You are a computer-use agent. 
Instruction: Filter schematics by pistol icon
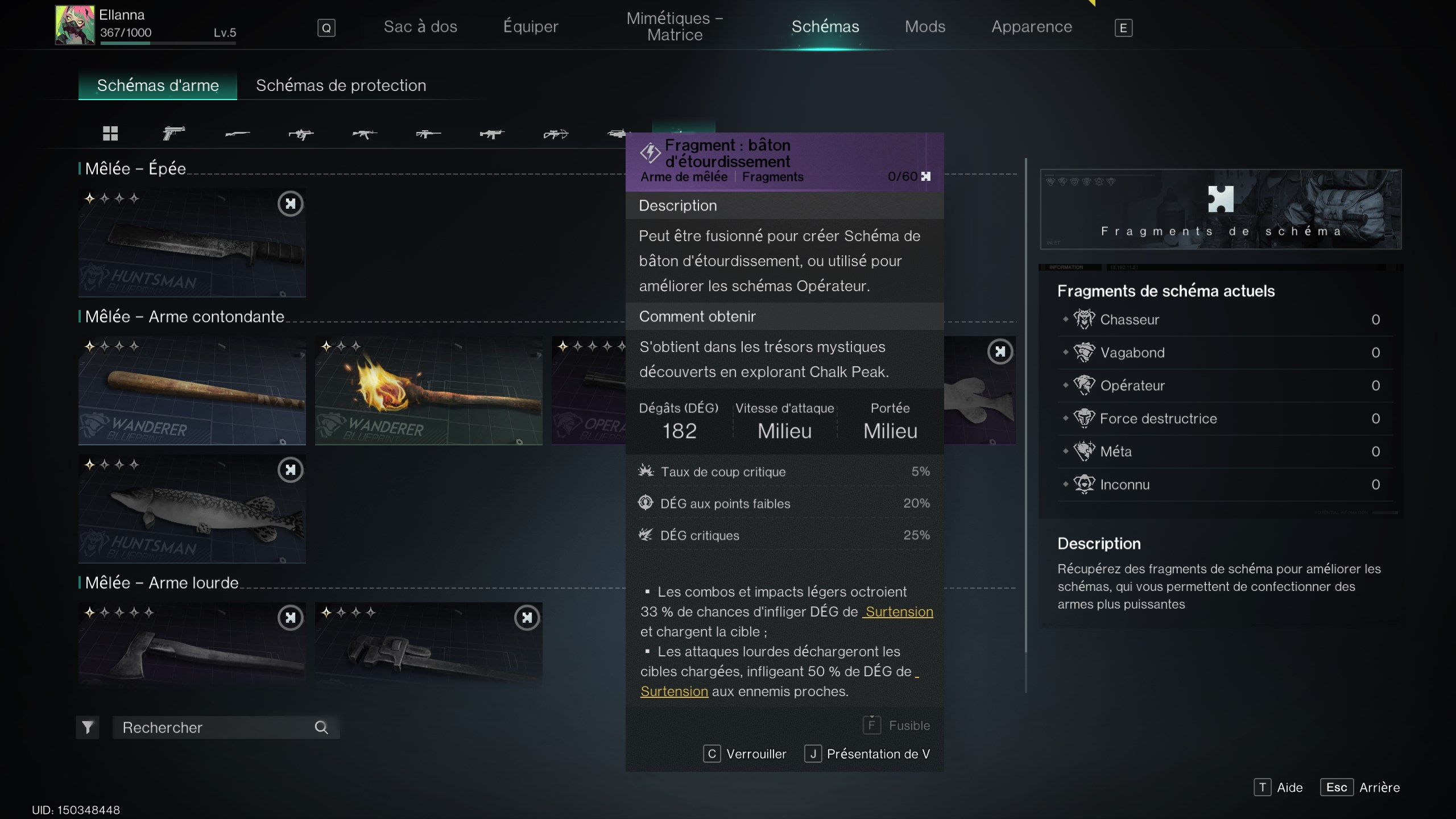(173, 134)
